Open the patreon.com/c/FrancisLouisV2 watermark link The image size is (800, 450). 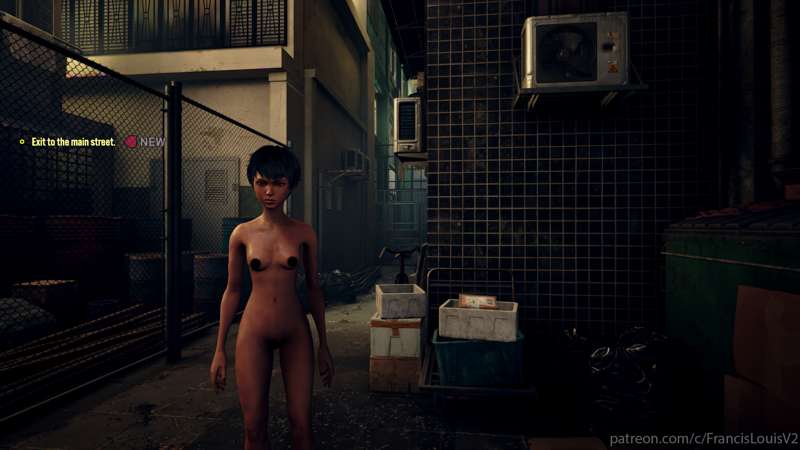pos(703,438)
